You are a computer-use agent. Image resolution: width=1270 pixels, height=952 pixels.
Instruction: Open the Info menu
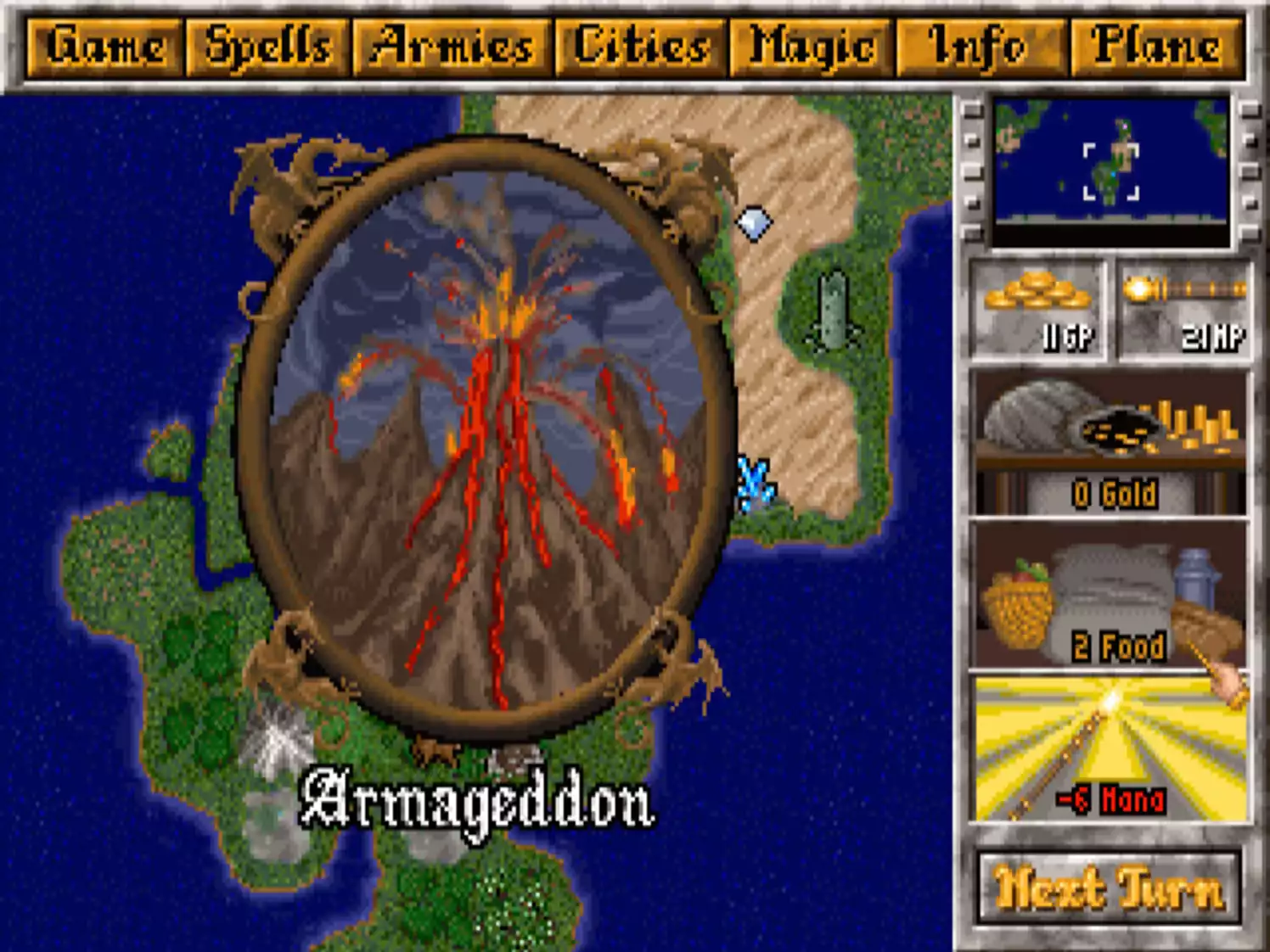click(x=981, y=47)
